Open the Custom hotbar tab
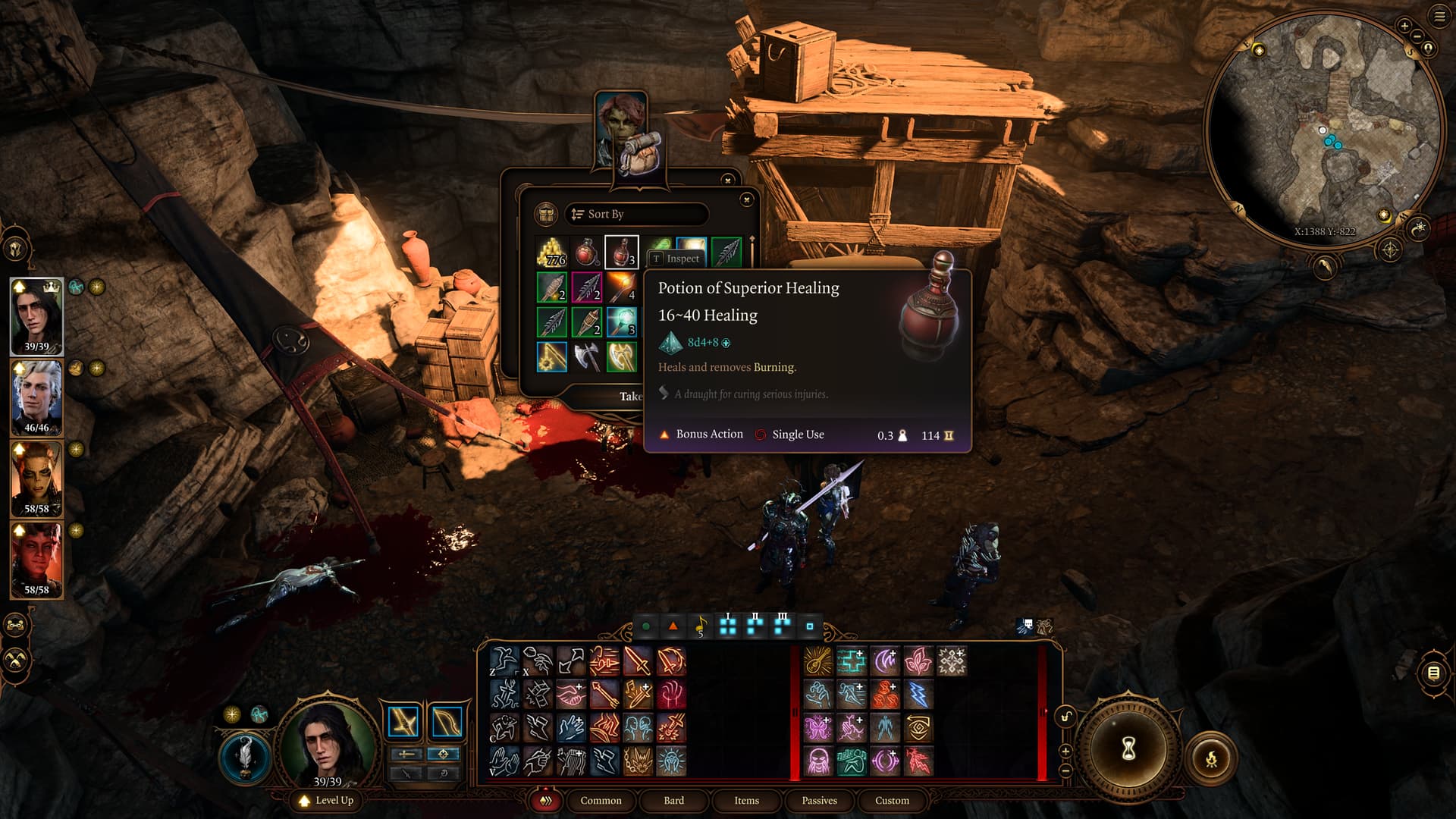The image size is (1456, 819). [892, 800]
